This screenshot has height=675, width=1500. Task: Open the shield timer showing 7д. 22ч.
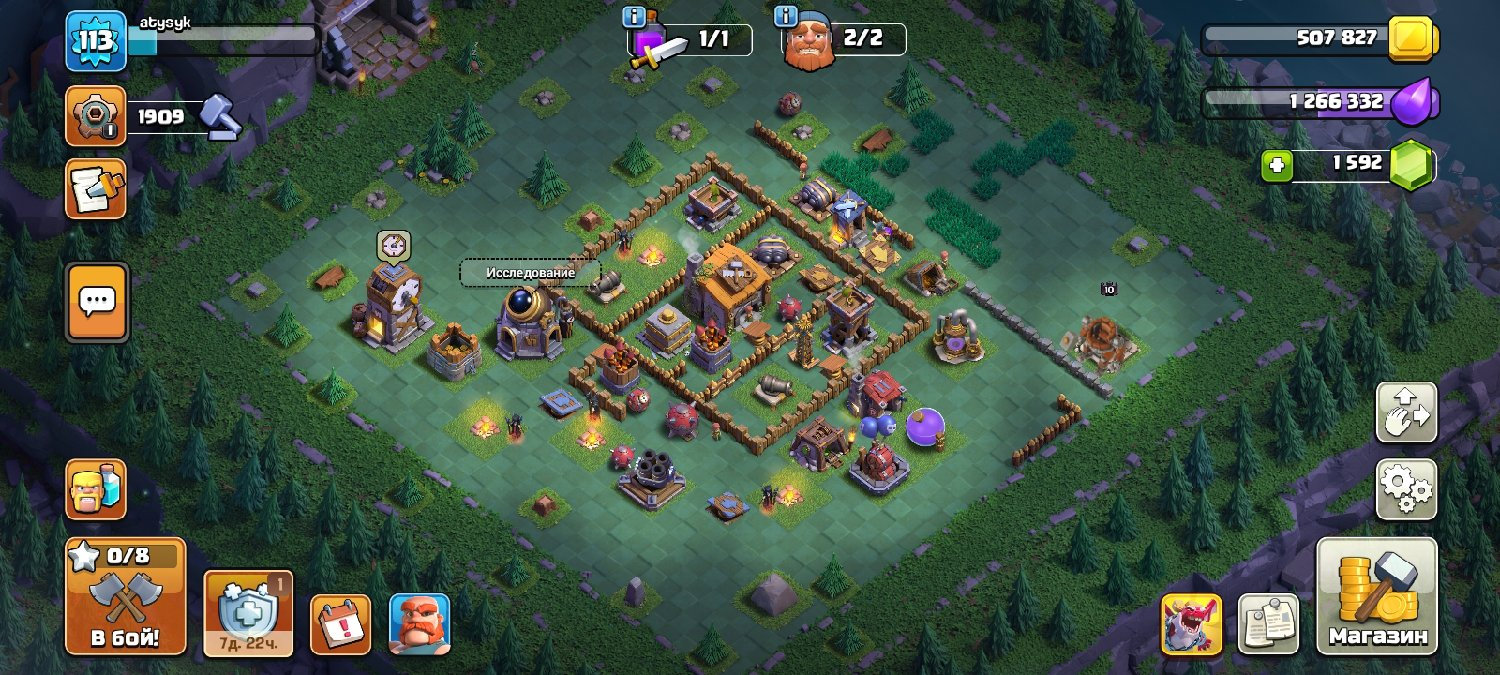pos(248,613)
